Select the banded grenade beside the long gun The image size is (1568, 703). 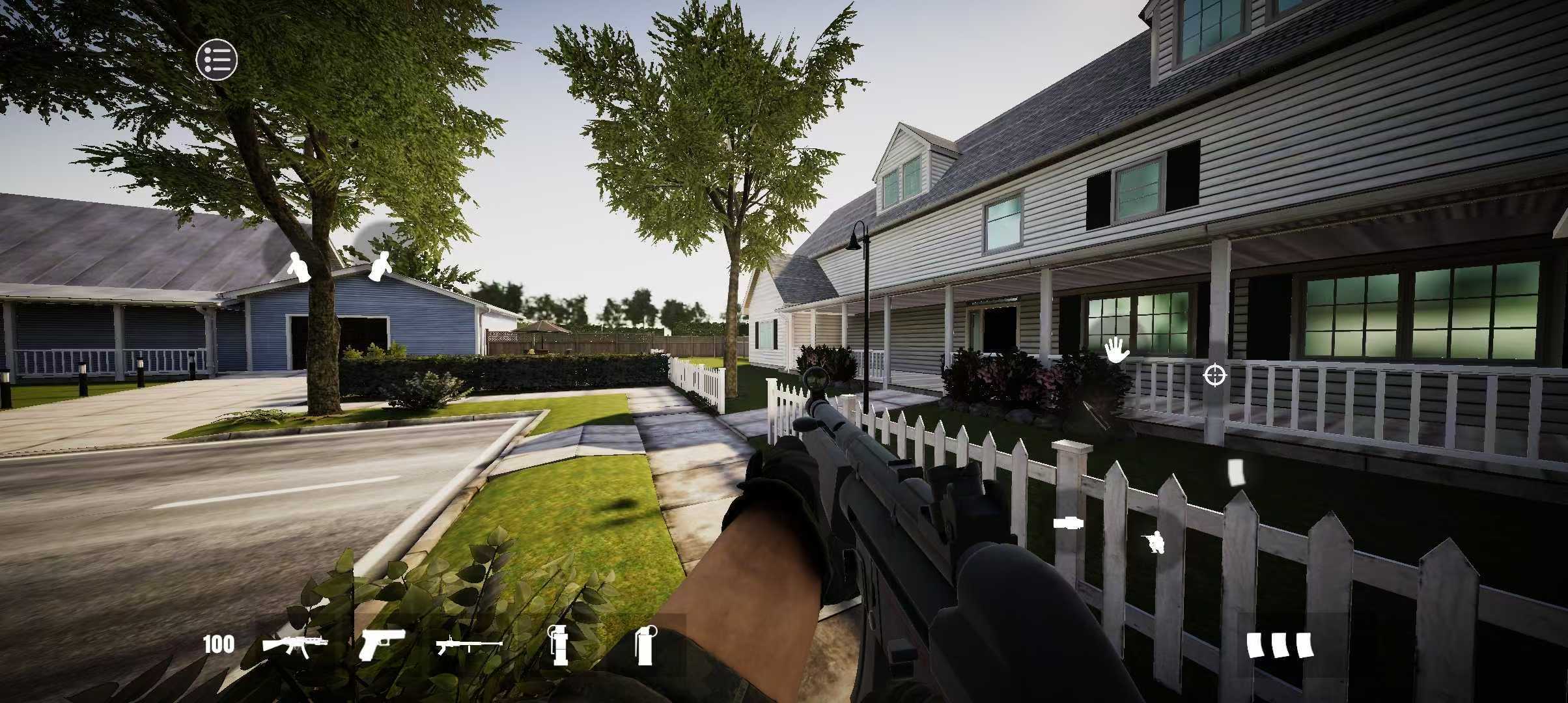pos(558,644)
